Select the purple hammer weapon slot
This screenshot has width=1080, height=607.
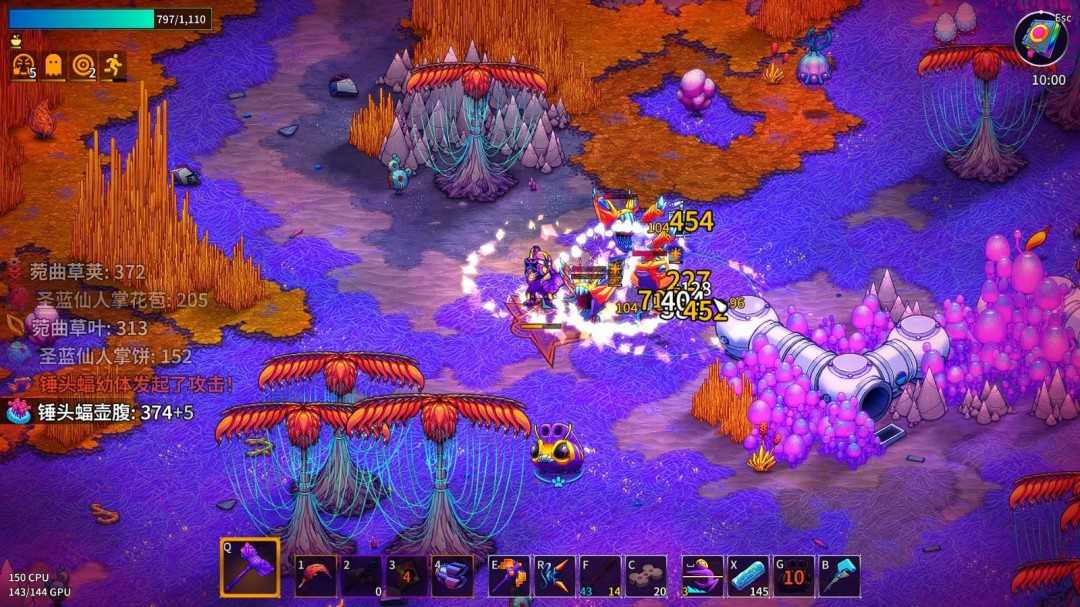(x=249, y=569)
